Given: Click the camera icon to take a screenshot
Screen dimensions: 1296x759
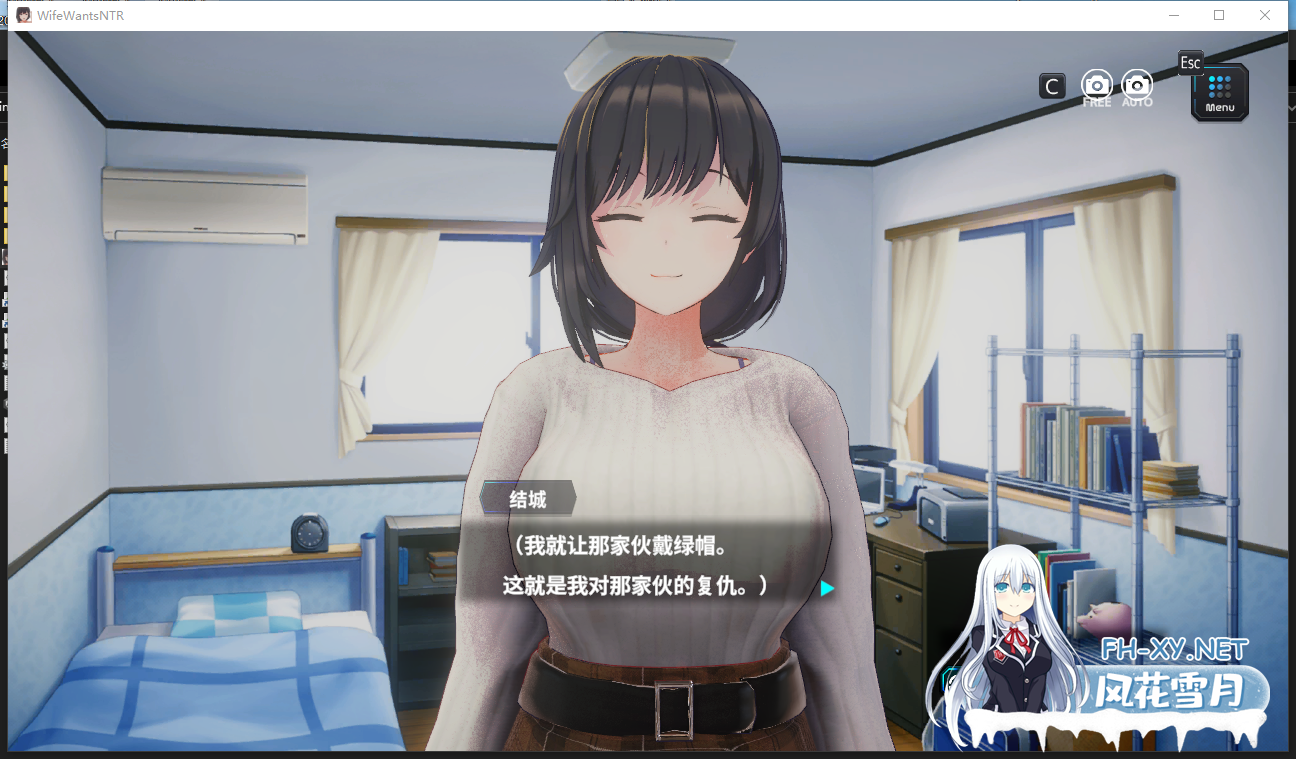Looking at the screenshot, I should click(x=1097, y=85).
